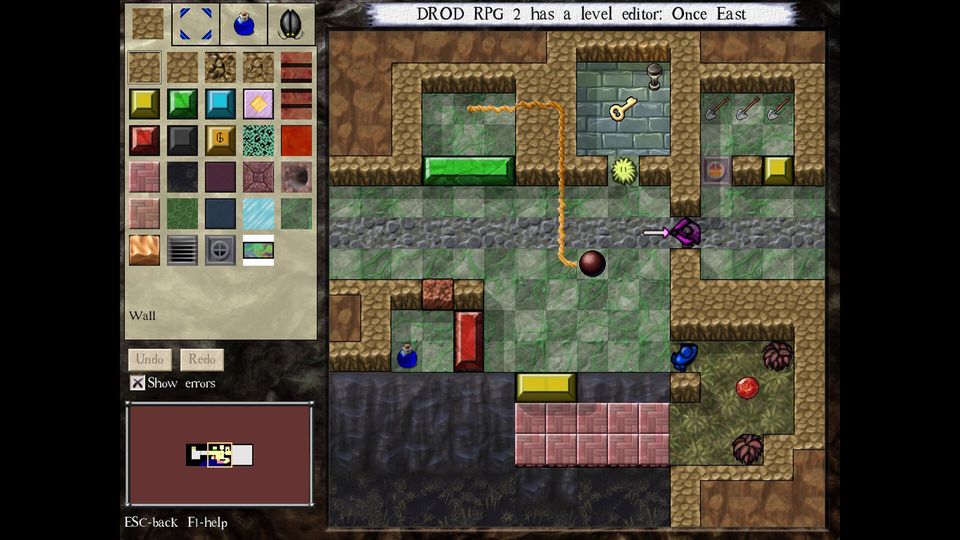Open the blue corner-brackets tab
Viewport: 960px width, 540px height.
point(195,23)
